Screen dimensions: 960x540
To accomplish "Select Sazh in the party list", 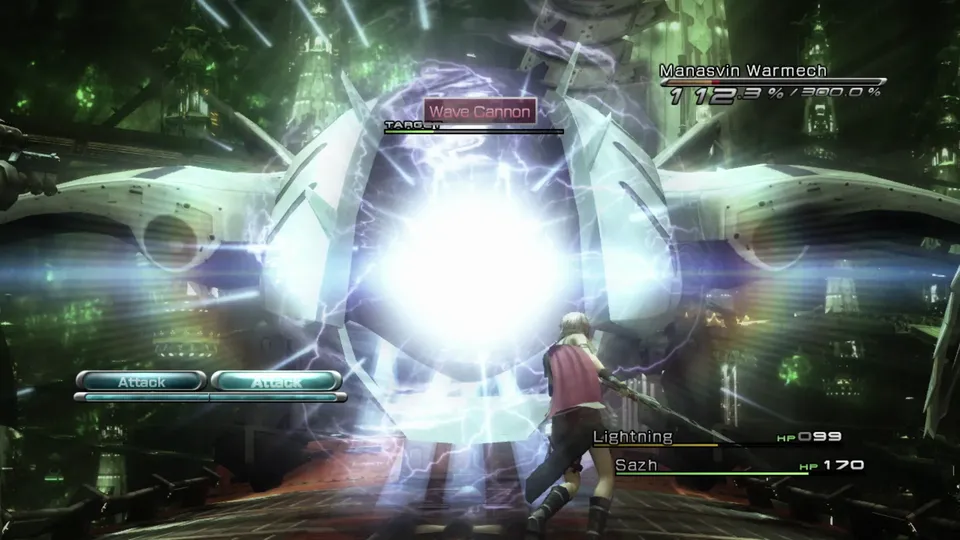I will (636, 465).
